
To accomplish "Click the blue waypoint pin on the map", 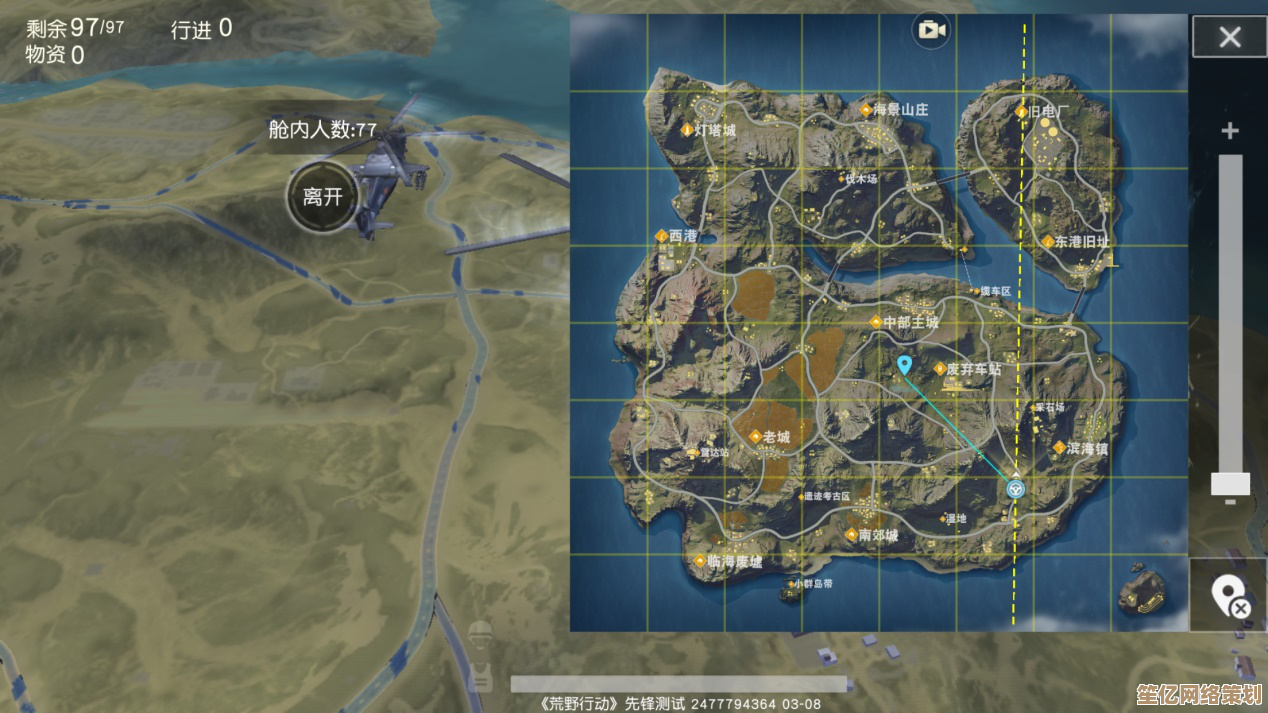I will click(904, 365).
